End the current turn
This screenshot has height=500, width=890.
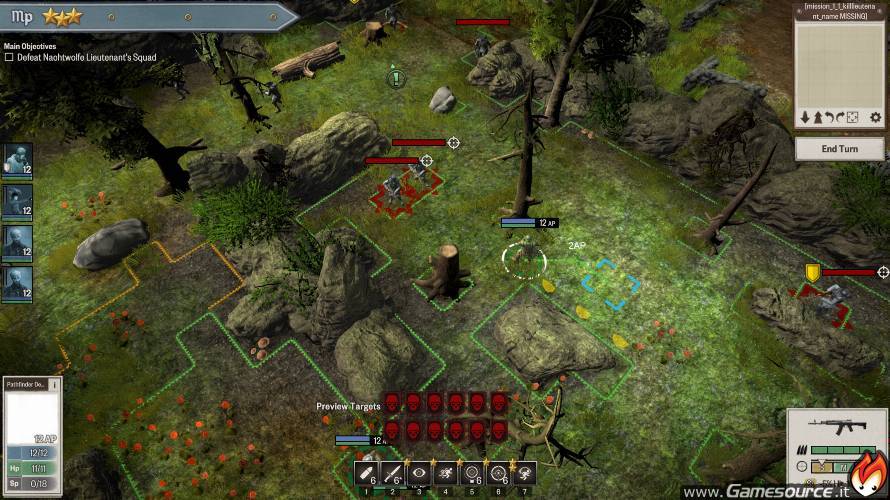click(x=840, y=149)
